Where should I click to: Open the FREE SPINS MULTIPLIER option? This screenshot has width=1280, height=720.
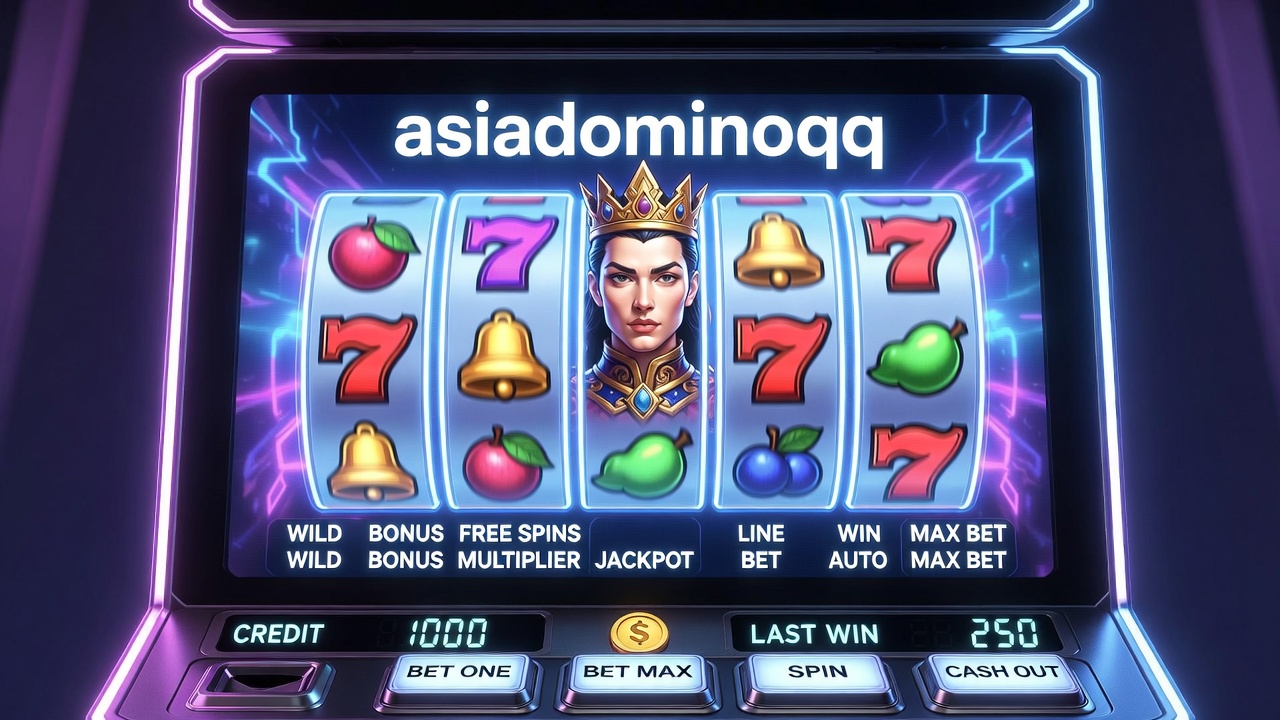coord(519,547)
